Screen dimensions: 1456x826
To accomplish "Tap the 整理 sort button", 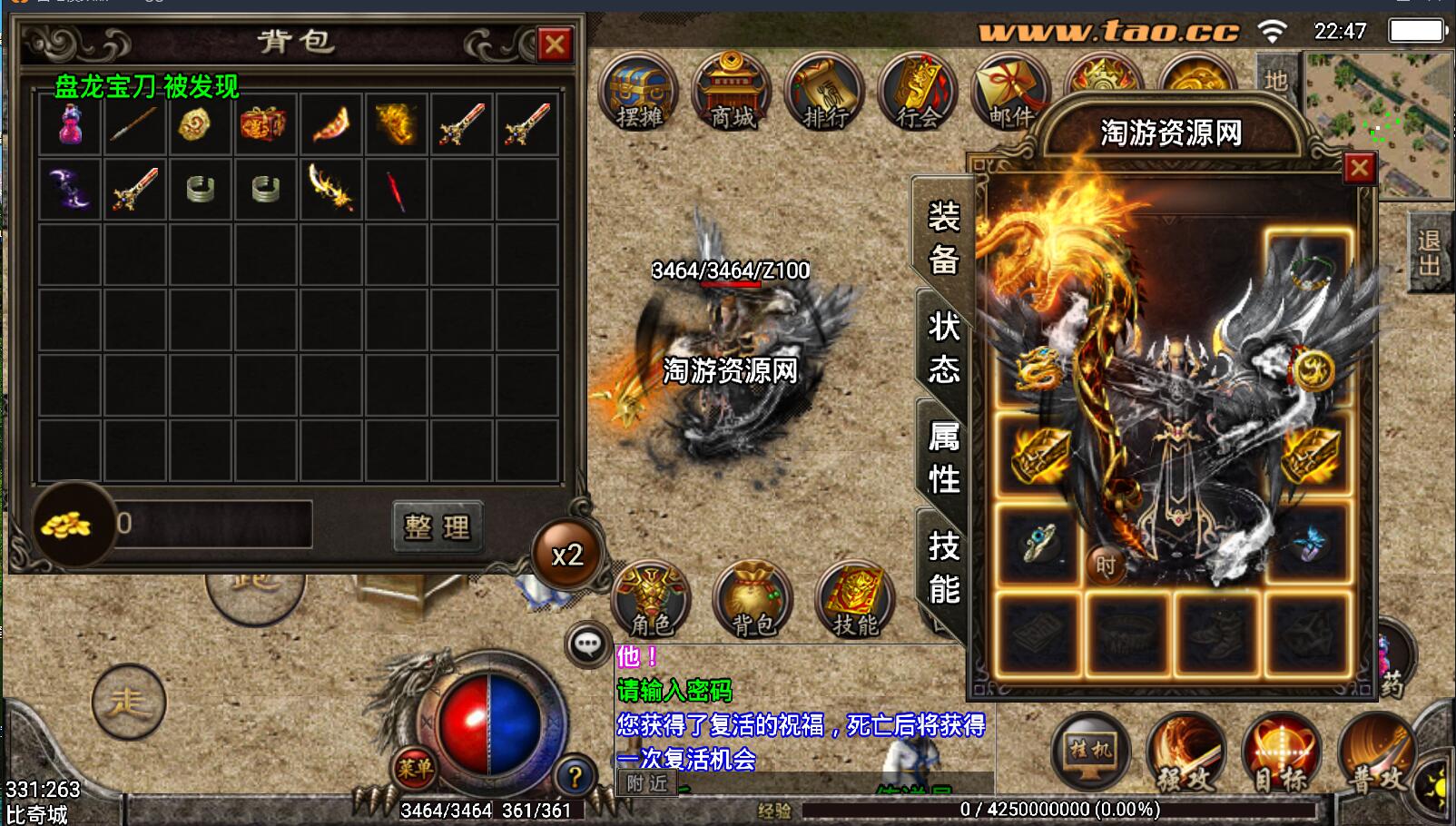I will (x=438, y=526).
